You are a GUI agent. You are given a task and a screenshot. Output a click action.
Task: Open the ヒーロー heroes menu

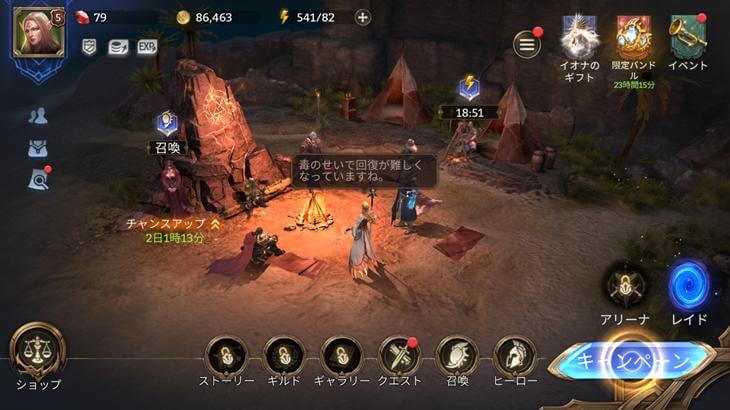click(x=515, y=356)
